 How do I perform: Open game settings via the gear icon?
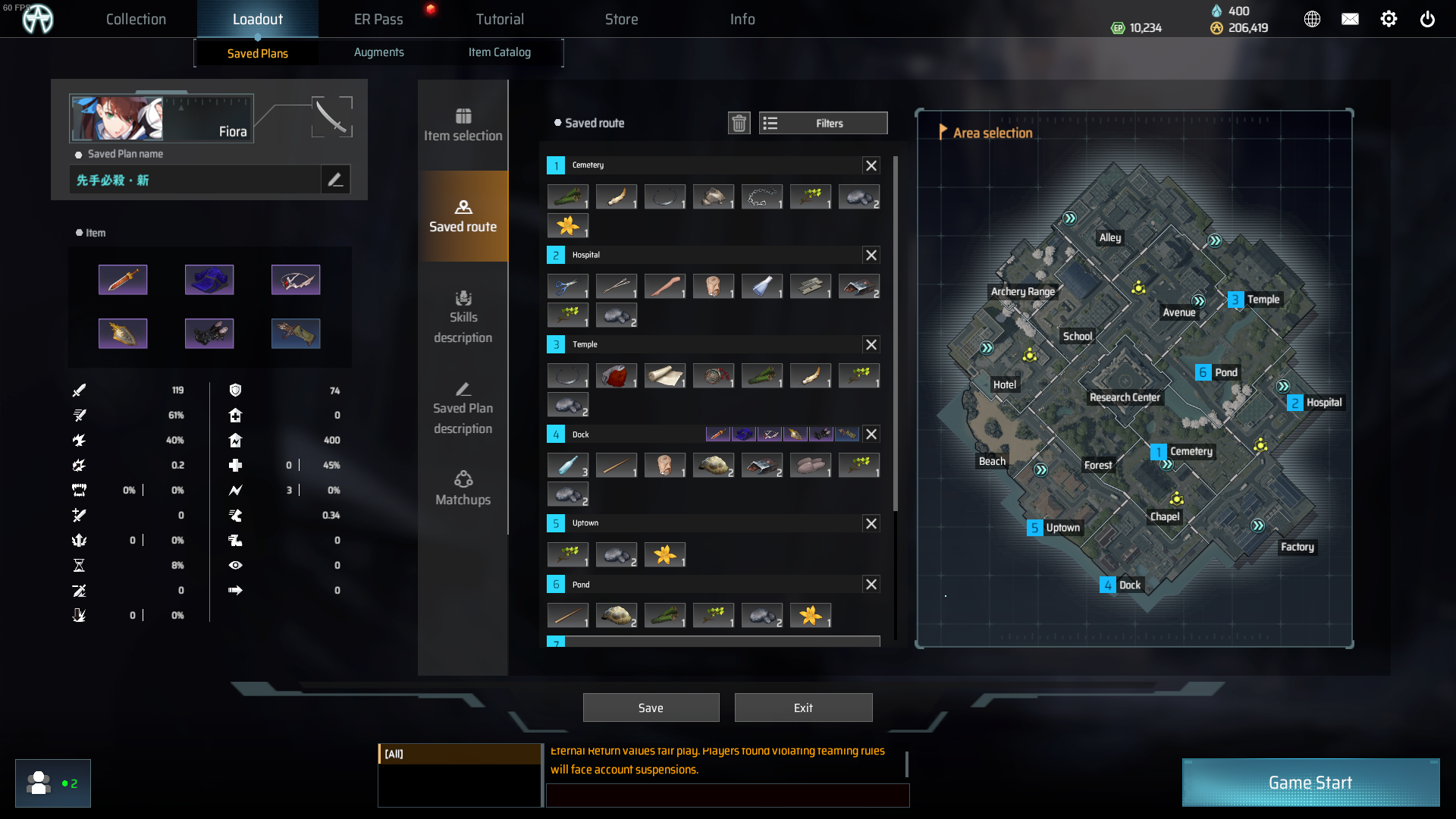click(x=1389, y=20)
